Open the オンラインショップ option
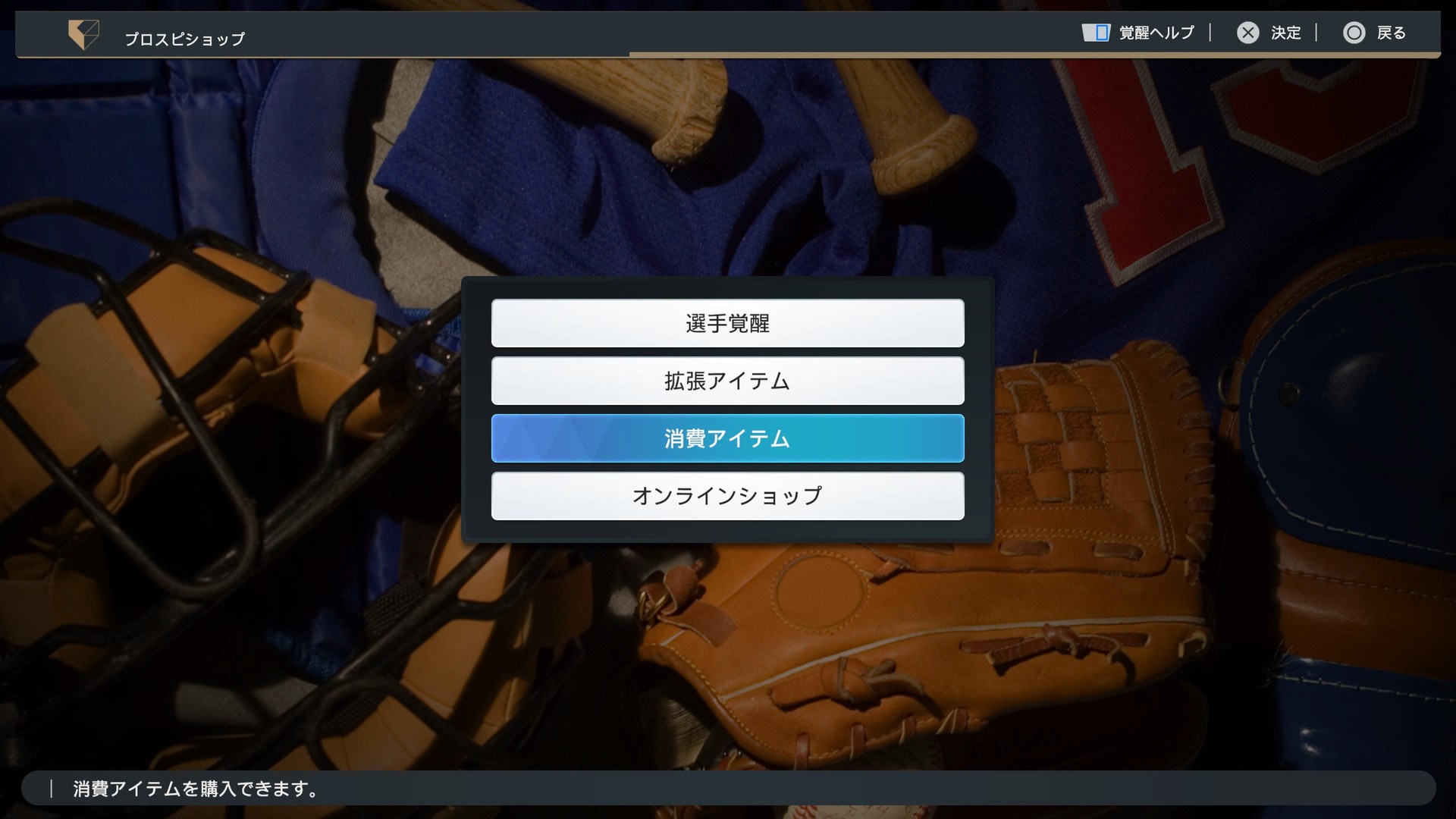 (727, 496)
